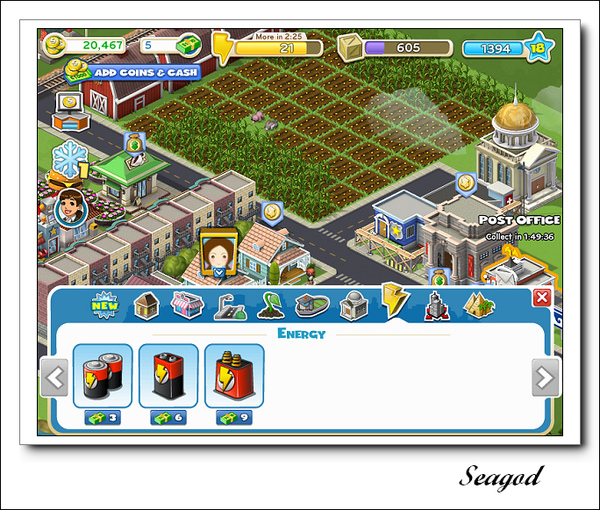The height and width of the screenshot is (510, 600).
Task: Switch to the roads tab
Action: (229, 305)
